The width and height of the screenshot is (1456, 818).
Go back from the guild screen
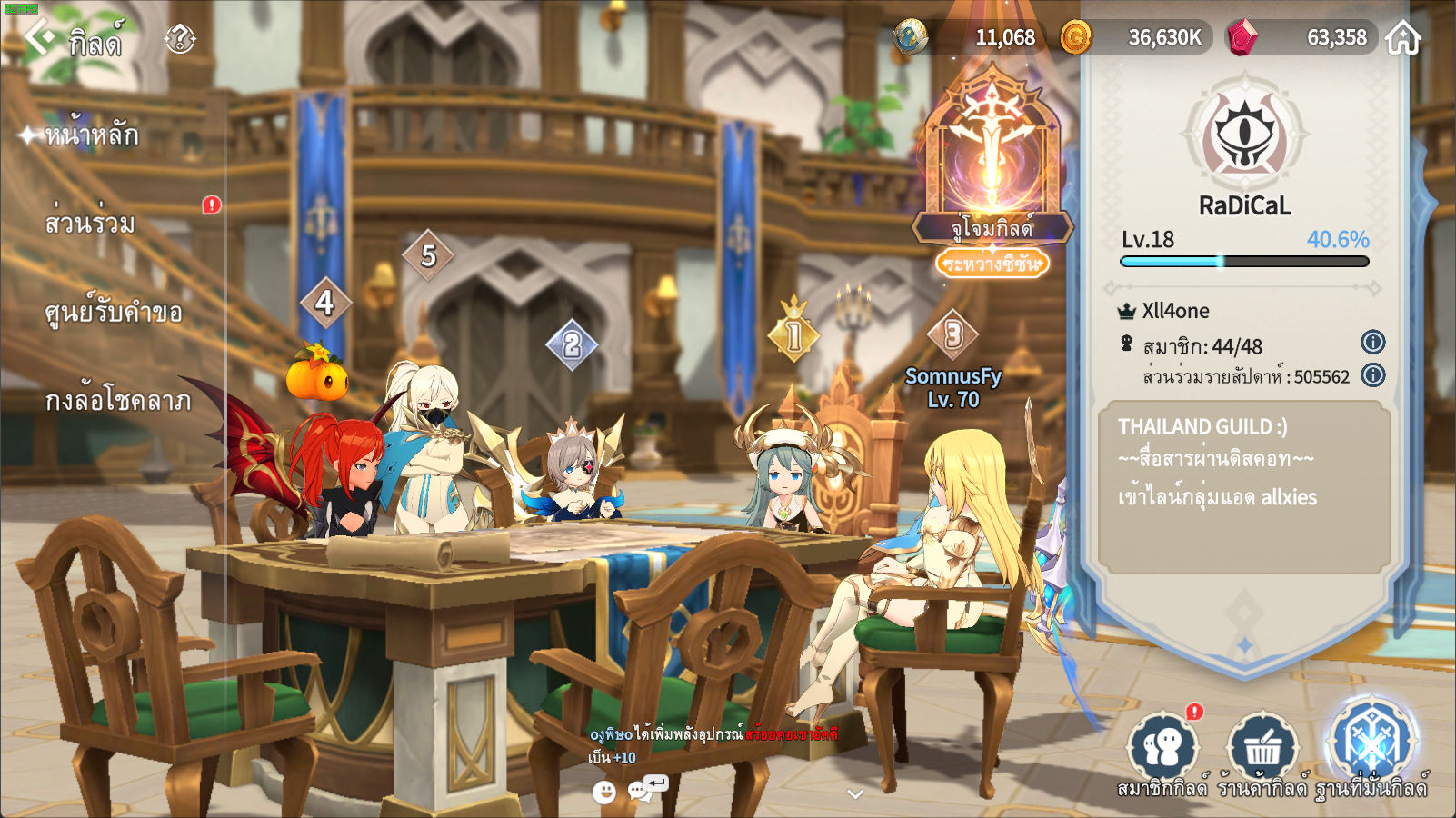tap(40, 36)
